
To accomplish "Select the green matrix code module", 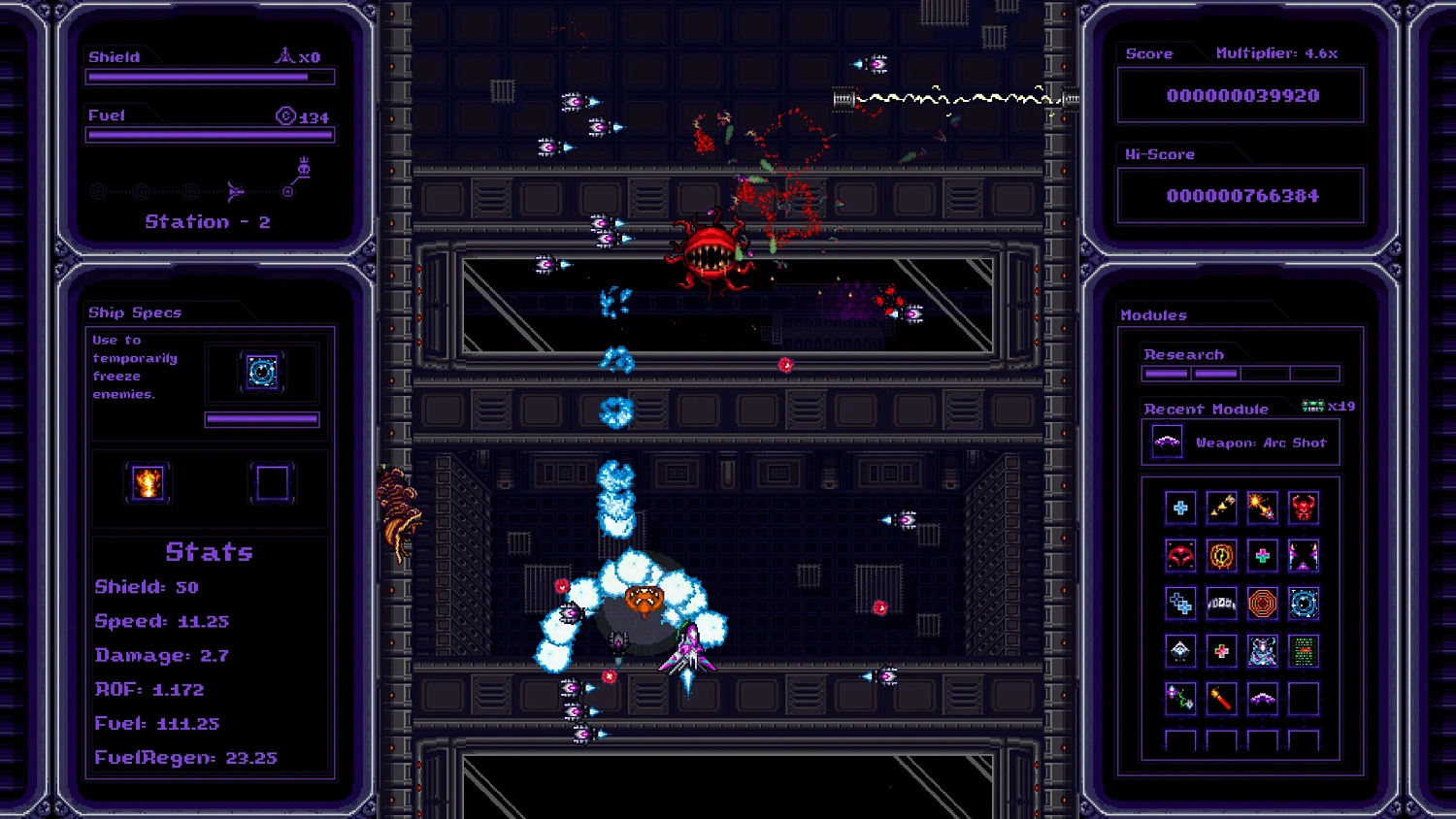I will [1304, 651].
